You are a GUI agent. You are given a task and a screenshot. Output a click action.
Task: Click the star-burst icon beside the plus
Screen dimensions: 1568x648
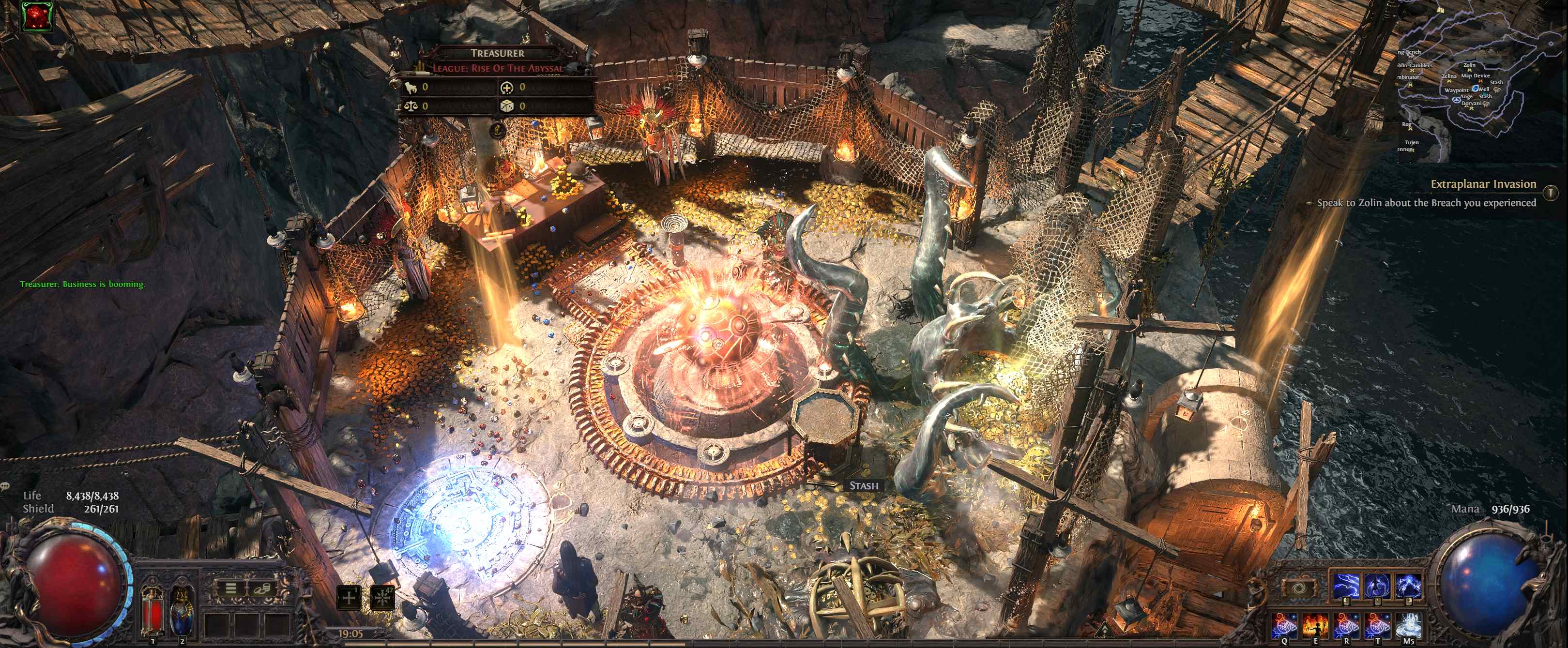point(382,598)
